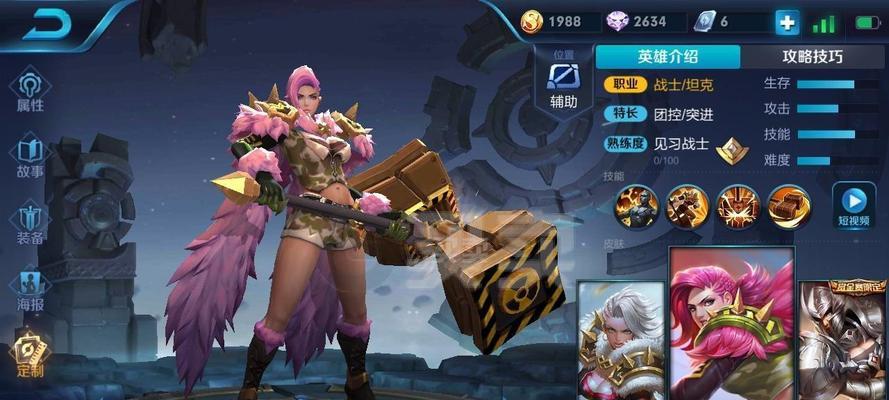Select the first skill icon with armored hero
This screenshot has height=400, width=889.
637,205
